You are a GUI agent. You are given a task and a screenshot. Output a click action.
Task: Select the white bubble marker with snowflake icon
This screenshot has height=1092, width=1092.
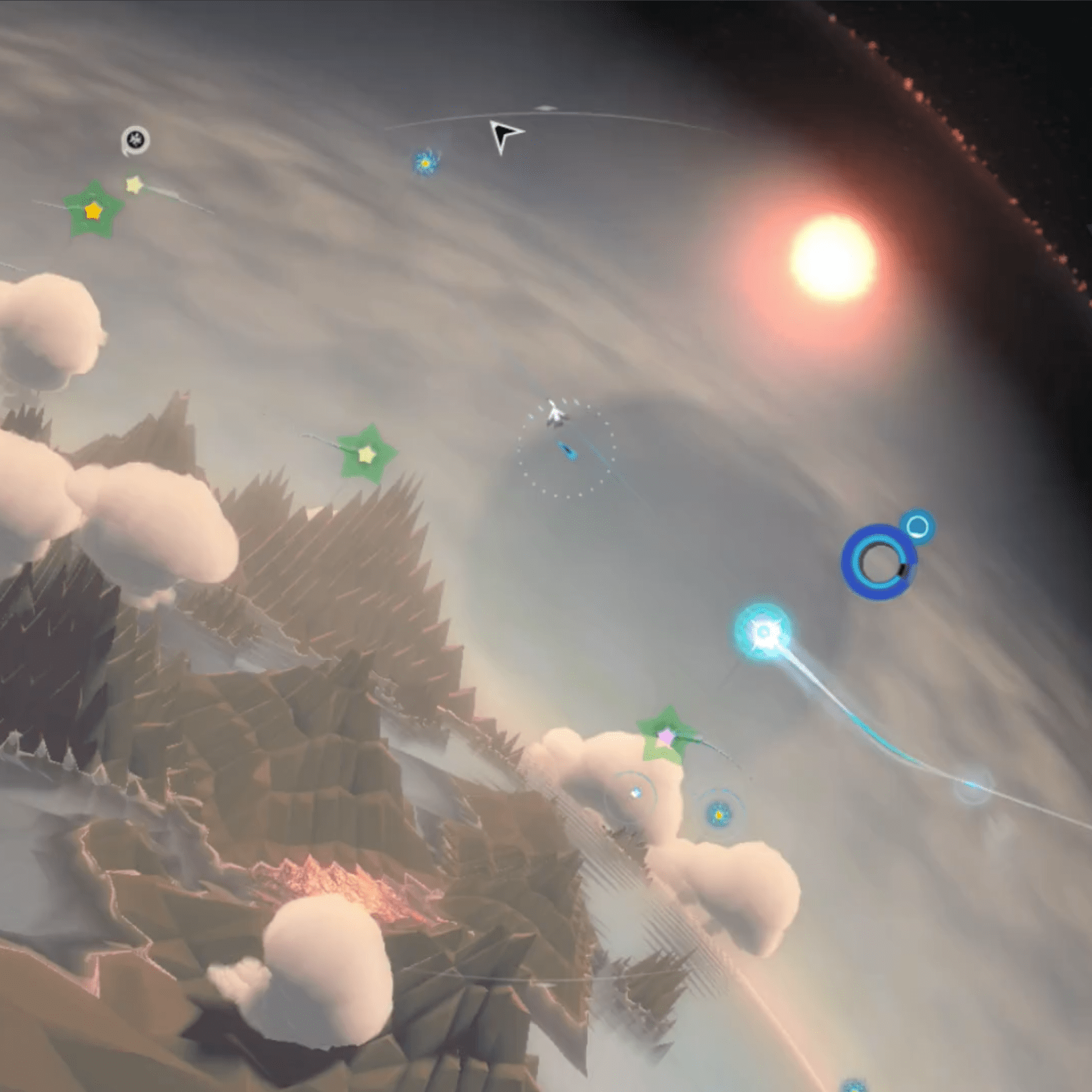tap(136, 140)
